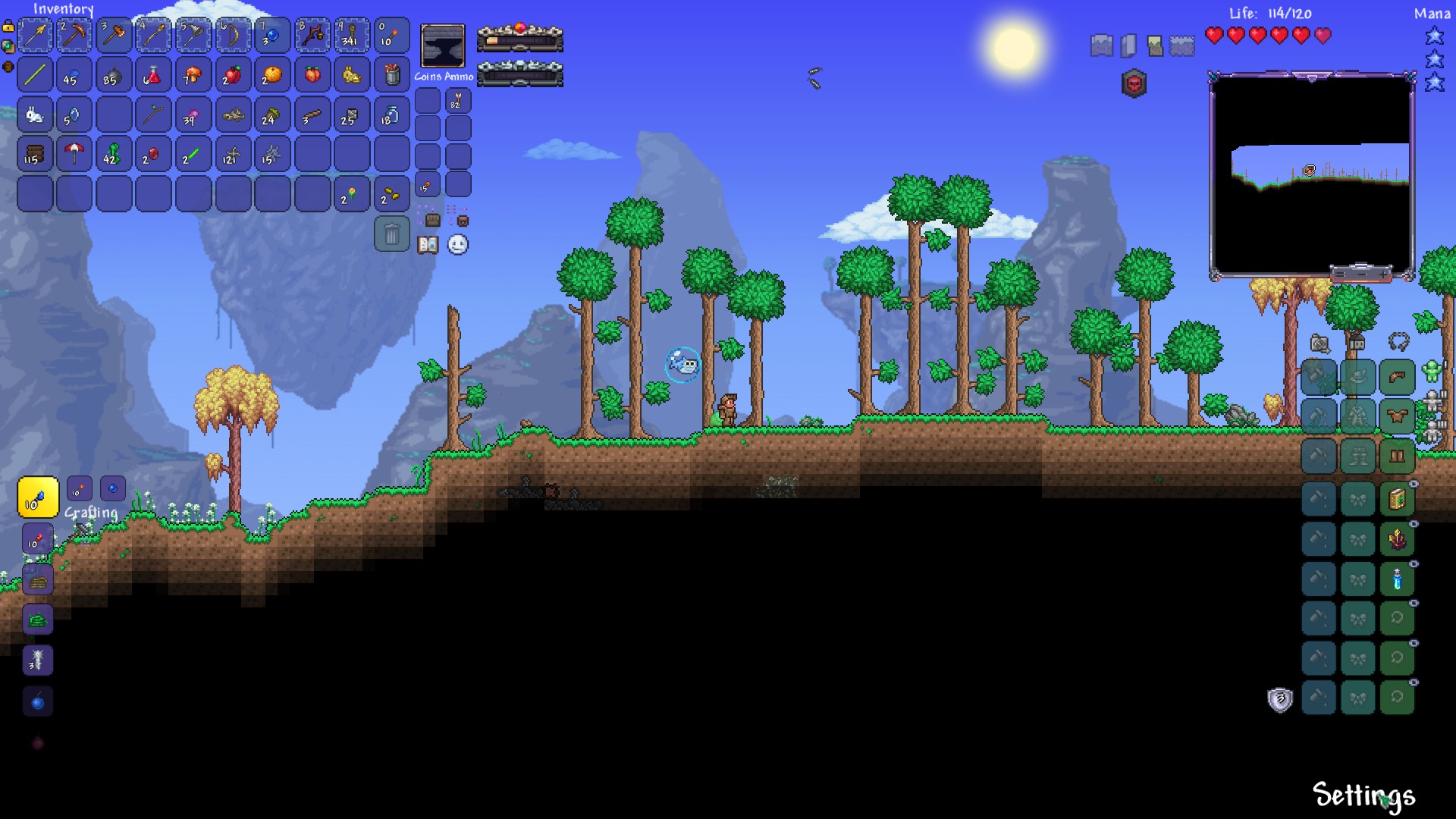Toggle the hotbar lock padlock
The width and height of the screenshot is (1456, 819).
[x=8, y=27]
